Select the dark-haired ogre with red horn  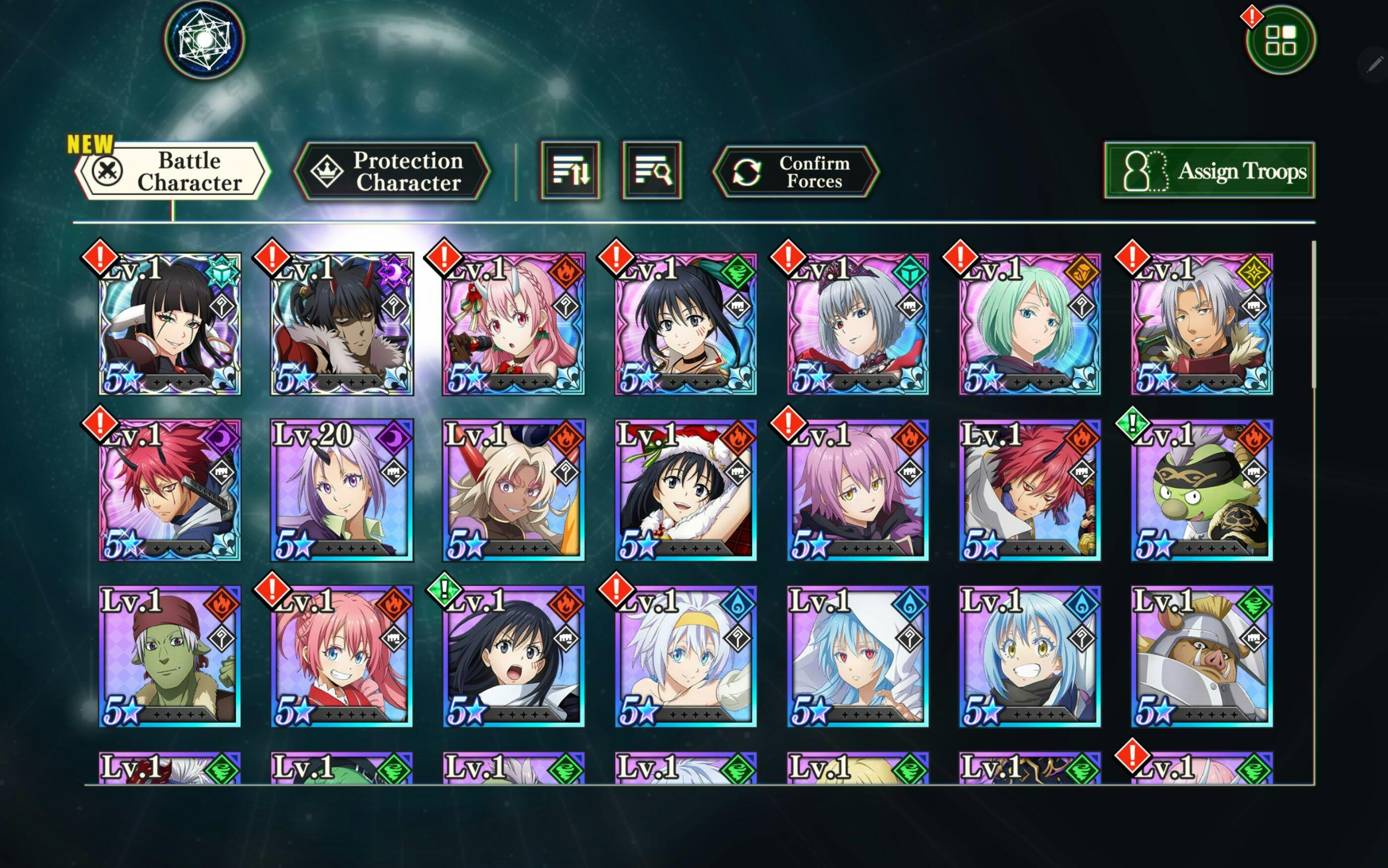coord(342,324)
